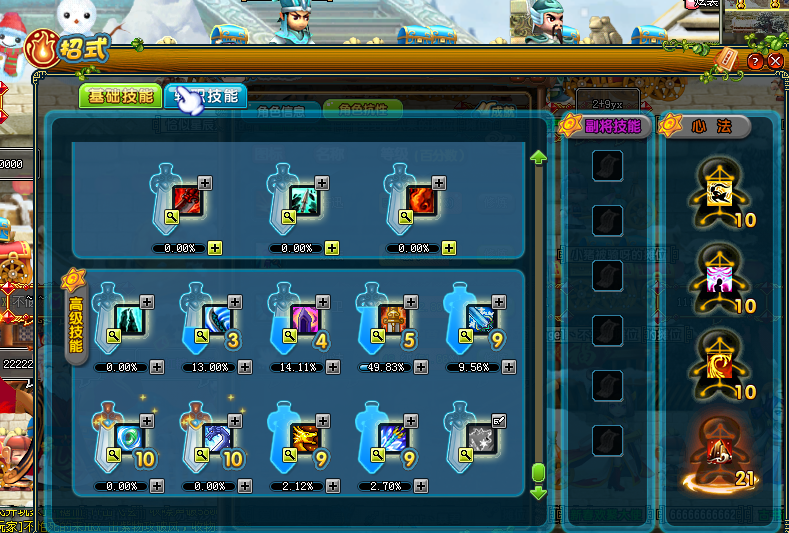Click the green down arrow of skill list
Image resolution: width=789 pixels, height=533 pixels.
(538, 492)
